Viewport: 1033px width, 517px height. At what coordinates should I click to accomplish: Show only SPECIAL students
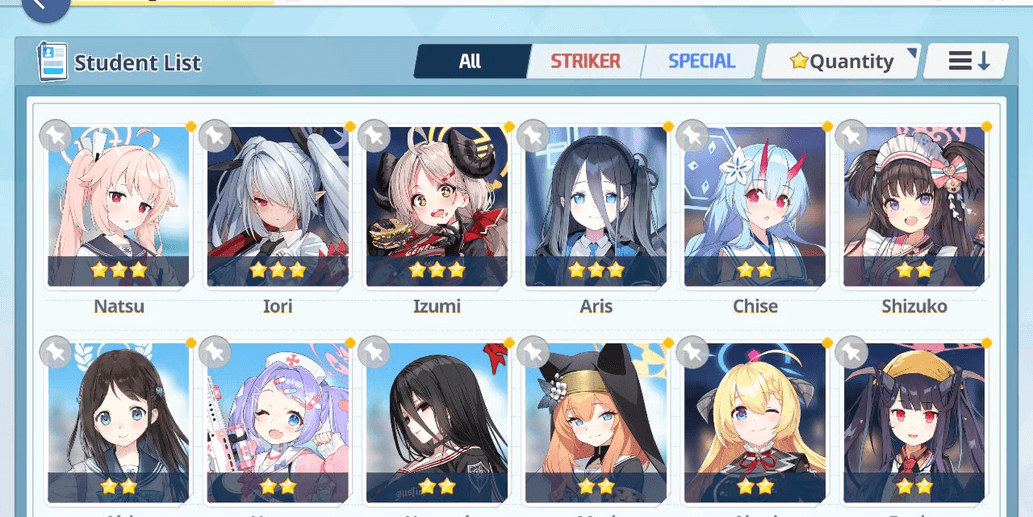[x=701, y=62]
